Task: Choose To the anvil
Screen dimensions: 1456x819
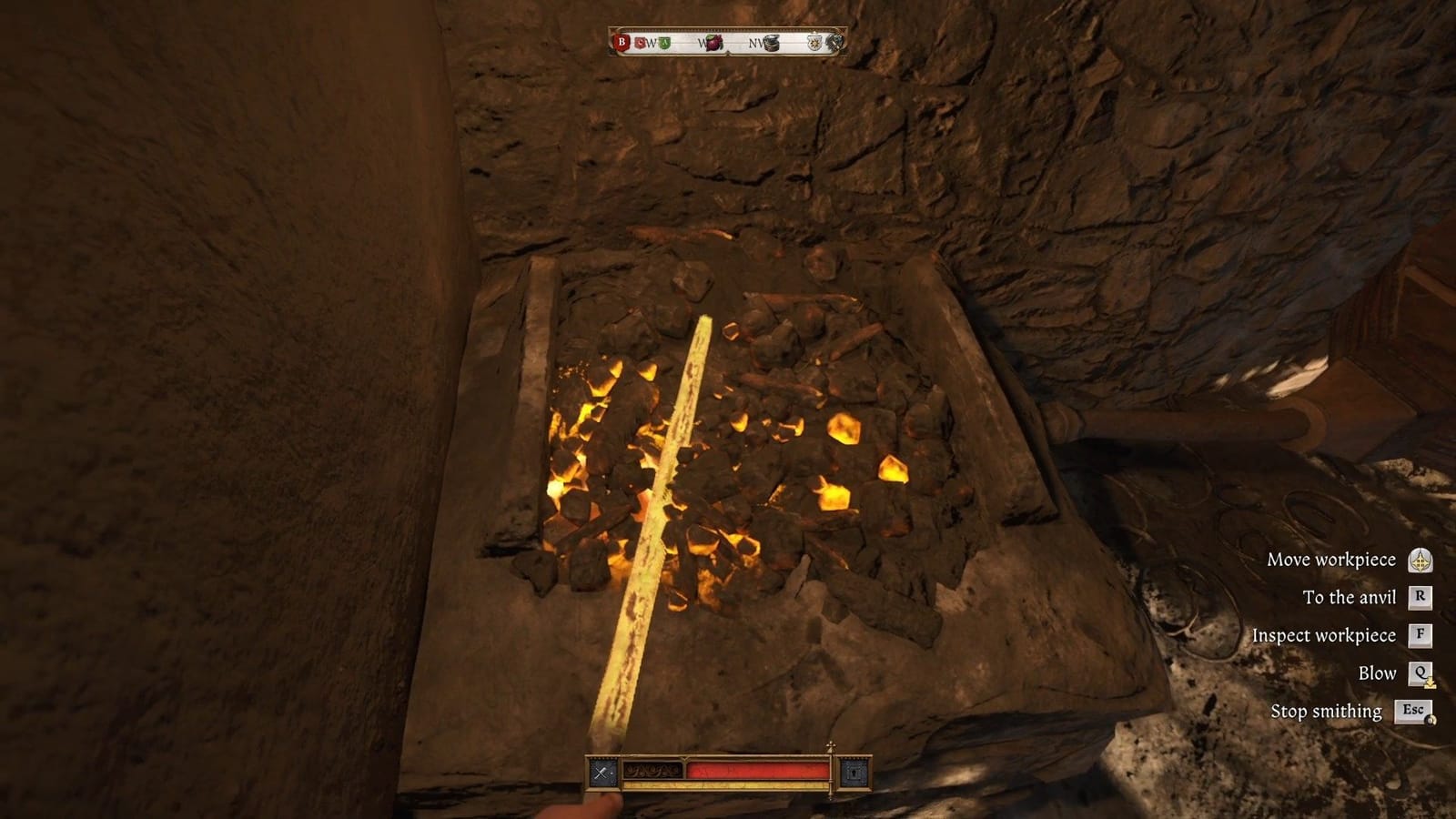Action: pos(1349,597)
